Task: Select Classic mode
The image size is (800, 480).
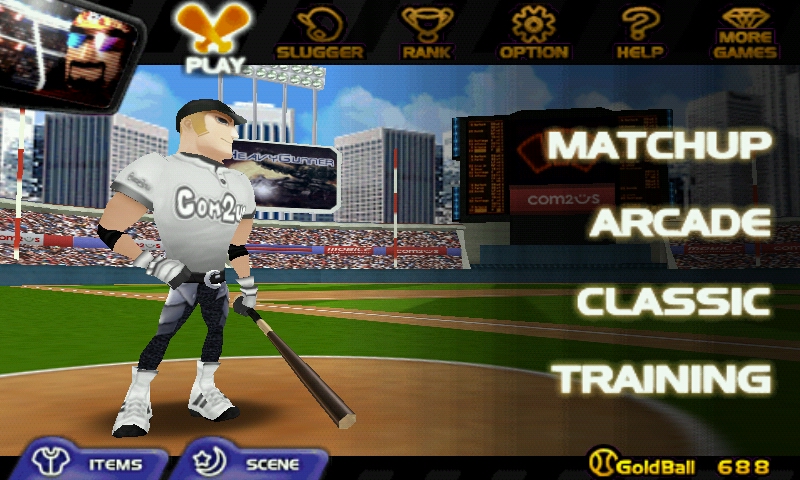Action: click(674, 301)
